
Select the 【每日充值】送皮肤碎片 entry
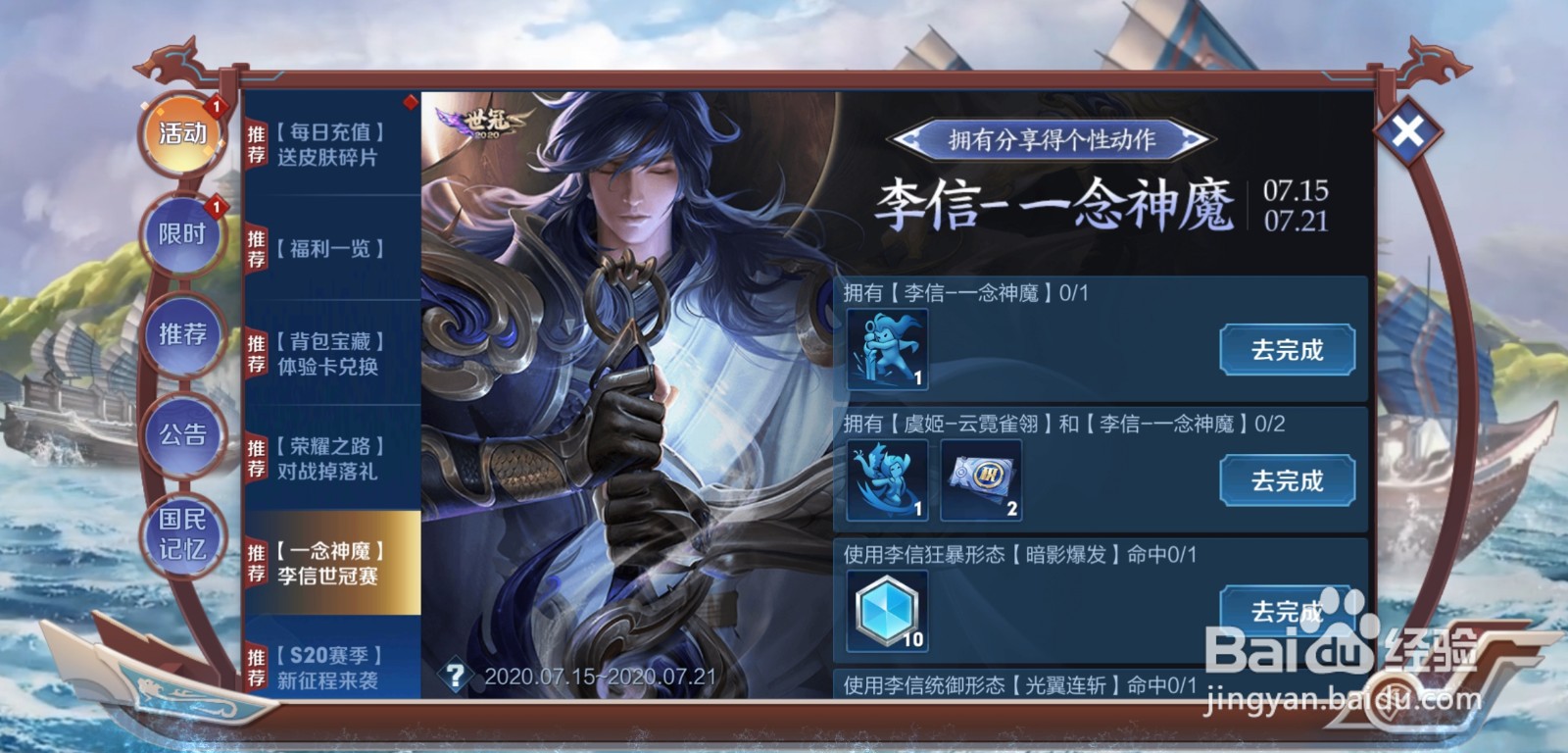pos(333,147)
